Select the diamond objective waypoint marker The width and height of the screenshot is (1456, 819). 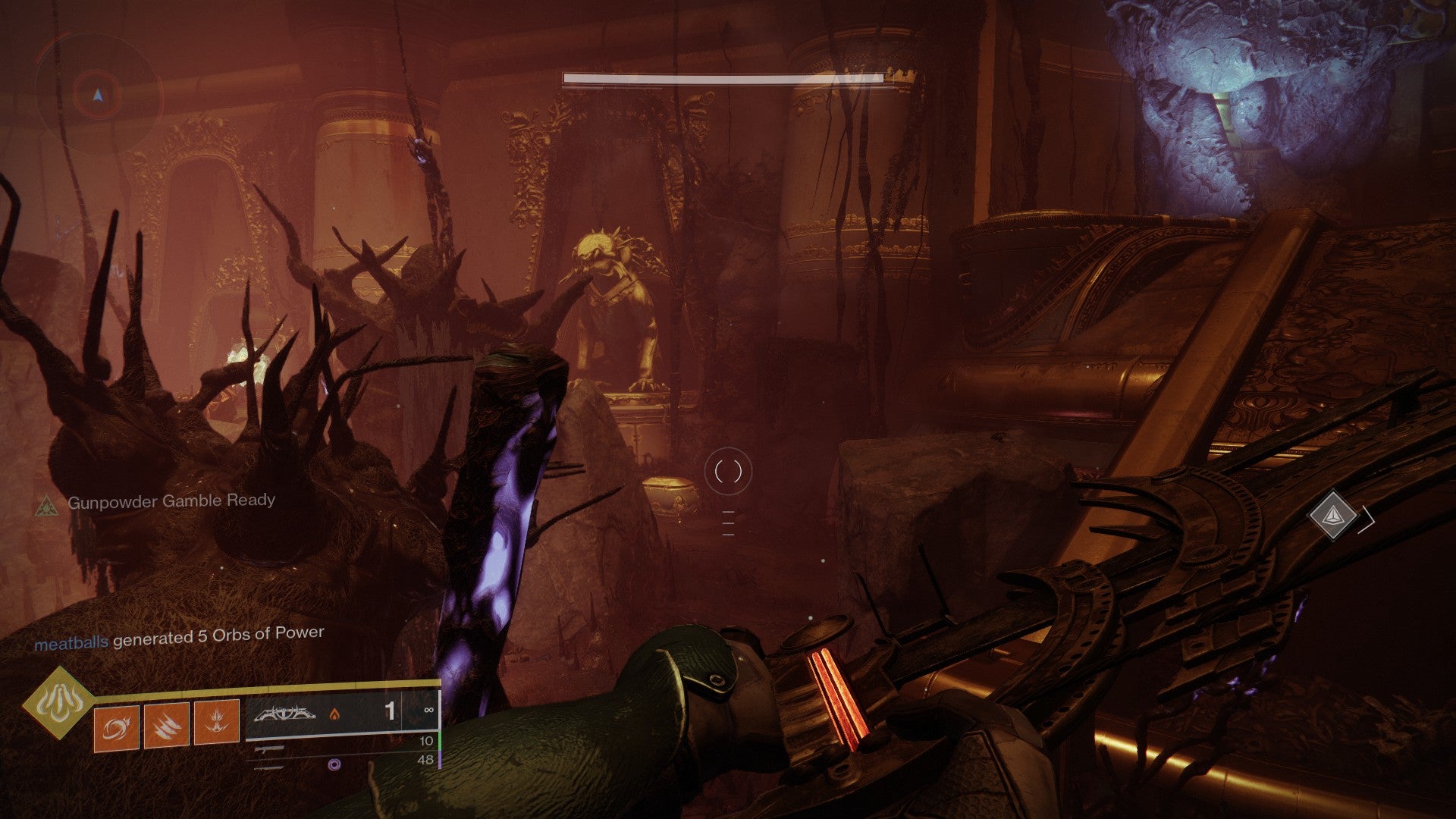coord(1332,516)
